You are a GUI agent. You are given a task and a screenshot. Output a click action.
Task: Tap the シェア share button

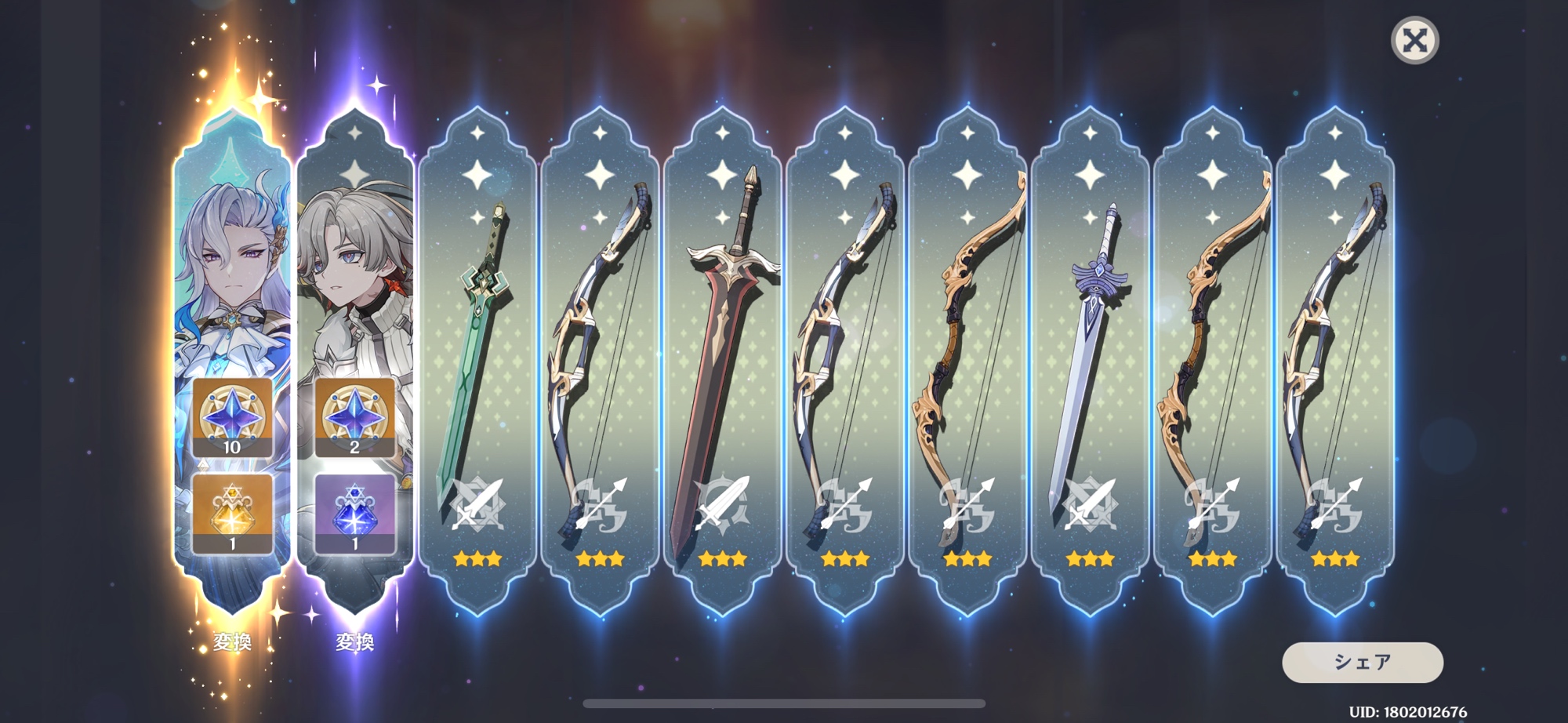(1362, 663)
